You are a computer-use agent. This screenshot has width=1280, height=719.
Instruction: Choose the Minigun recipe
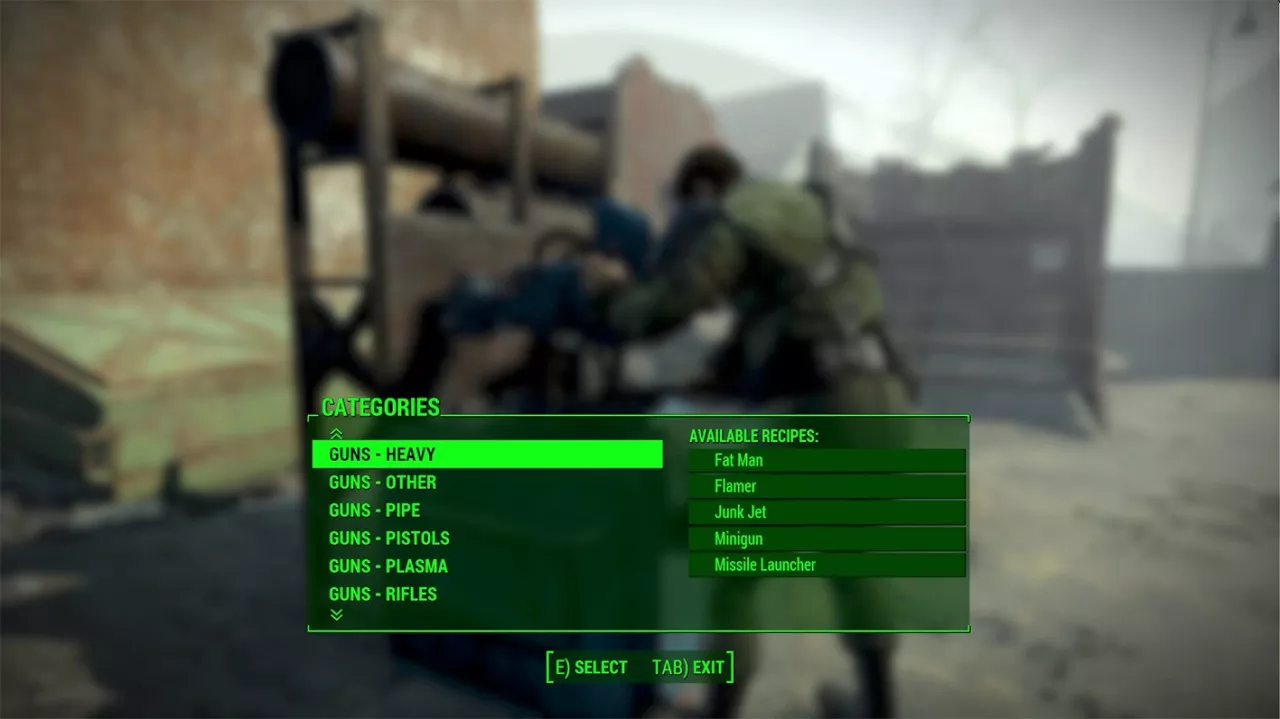tap(826, 538)
